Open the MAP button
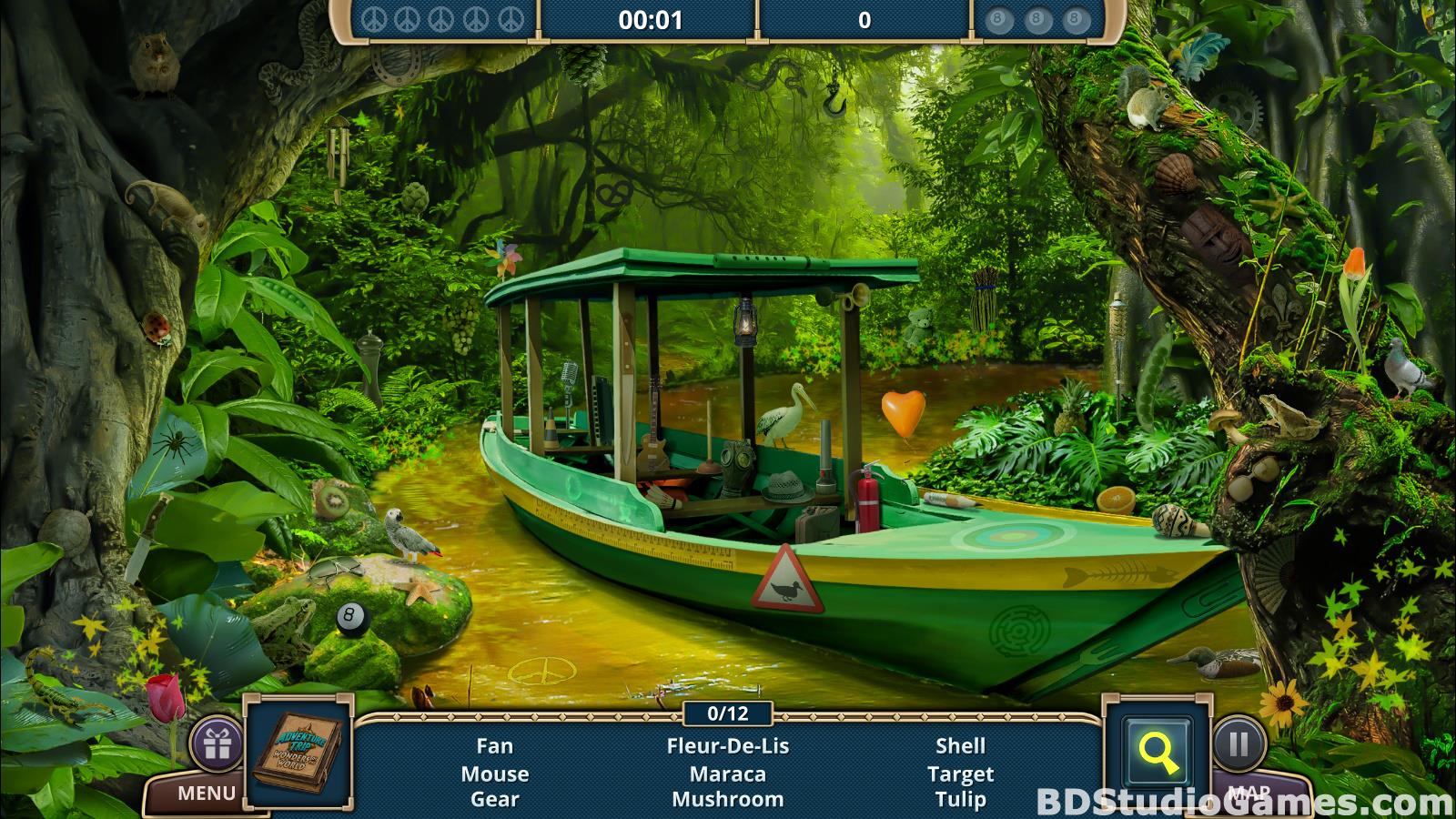The height and width of the screenshot is (819, 1456). [1250, 794]
